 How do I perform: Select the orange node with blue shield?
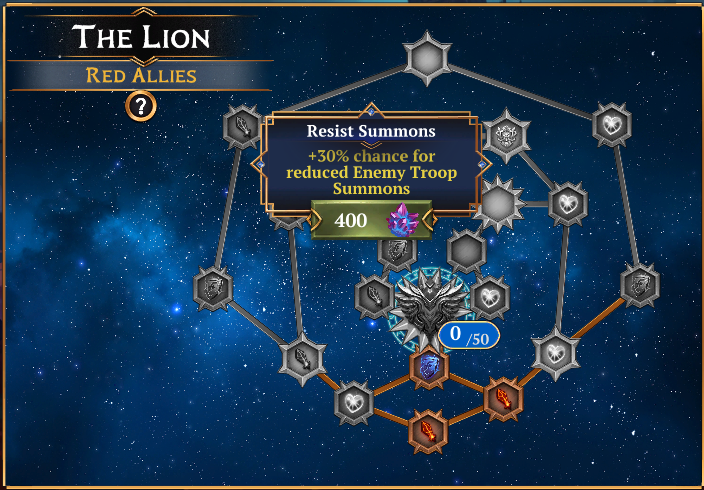click(x=429, y=367)
